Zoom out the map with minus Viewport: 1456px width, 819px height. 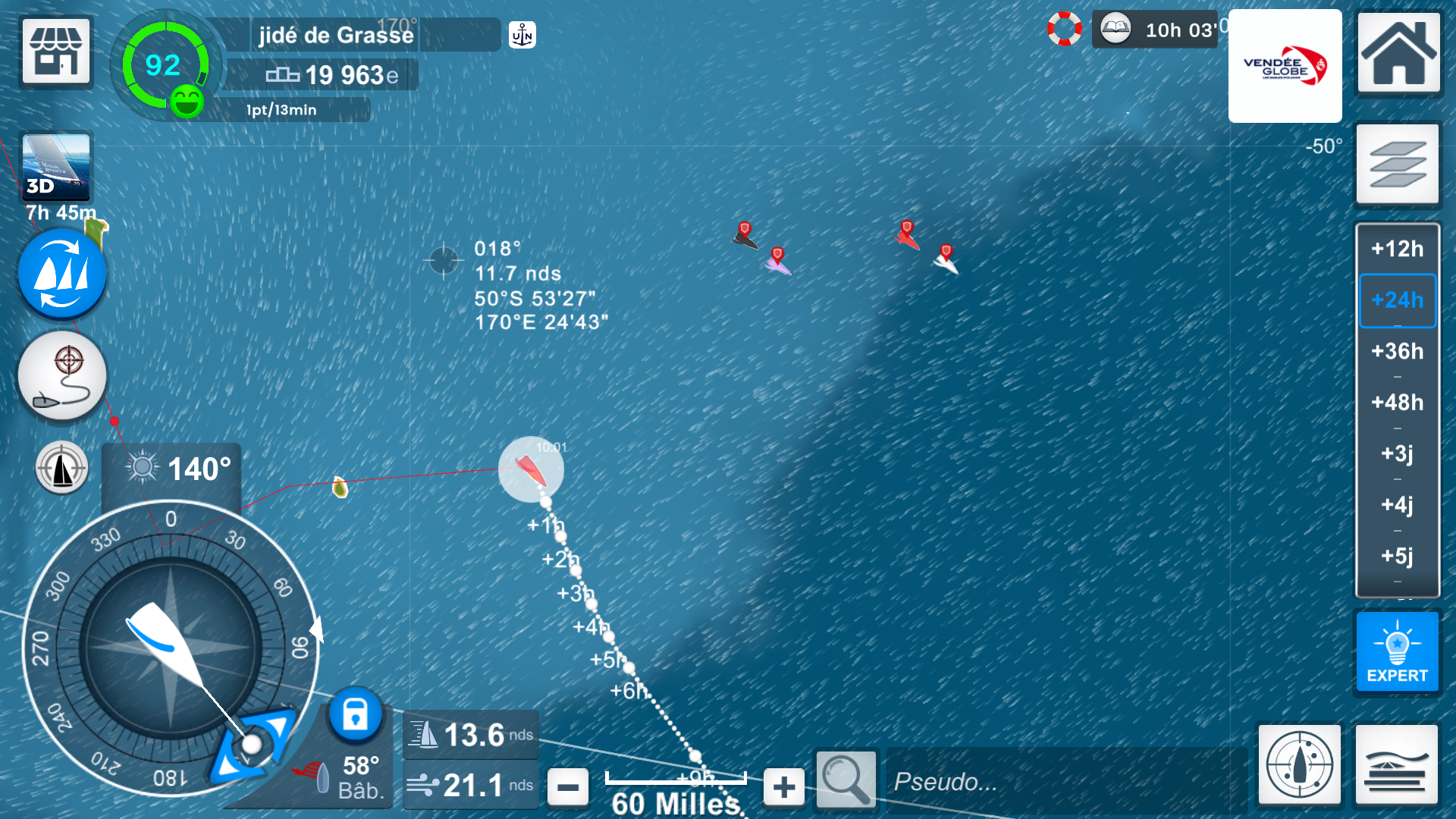(x=567, y=787)
